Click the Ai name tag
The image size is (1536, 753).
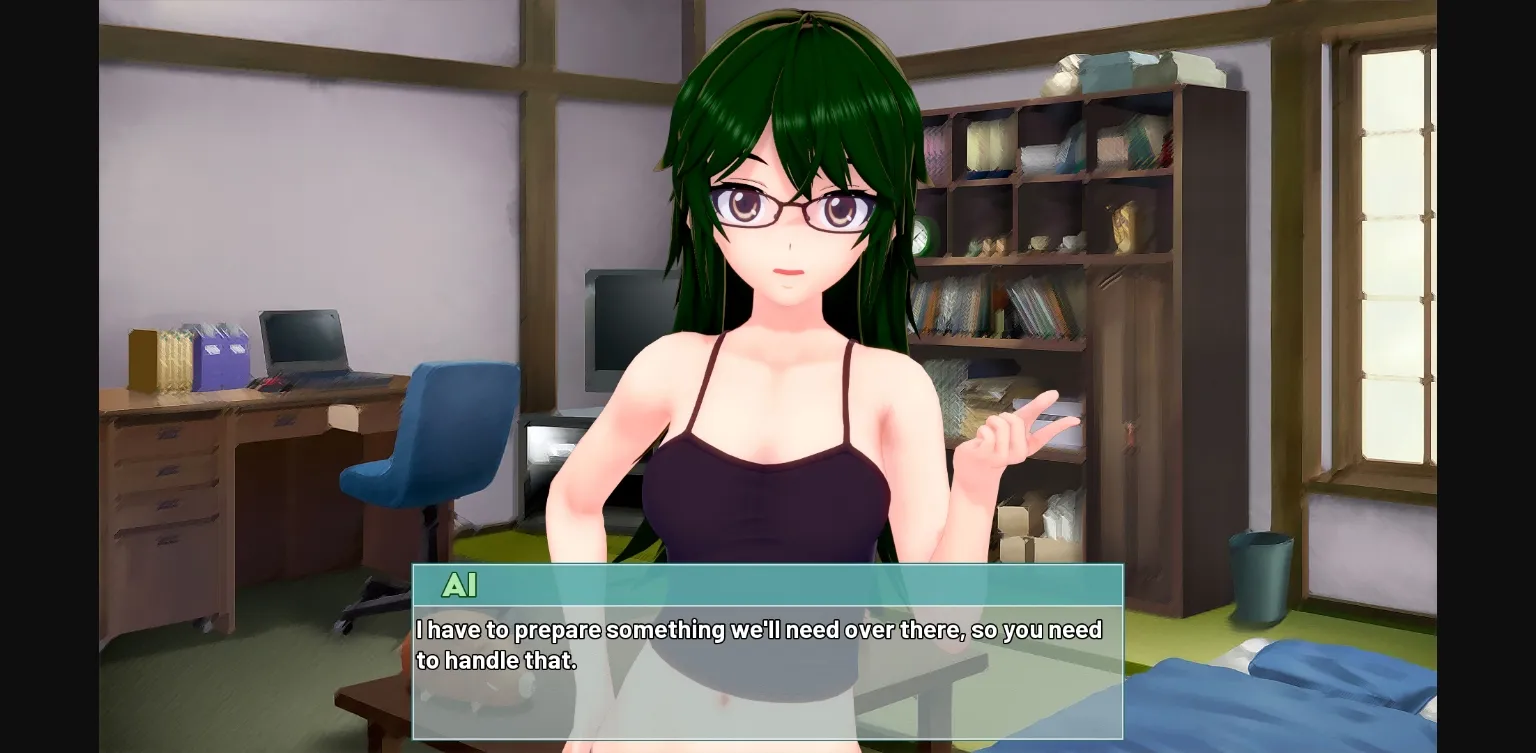pos(461,585)
